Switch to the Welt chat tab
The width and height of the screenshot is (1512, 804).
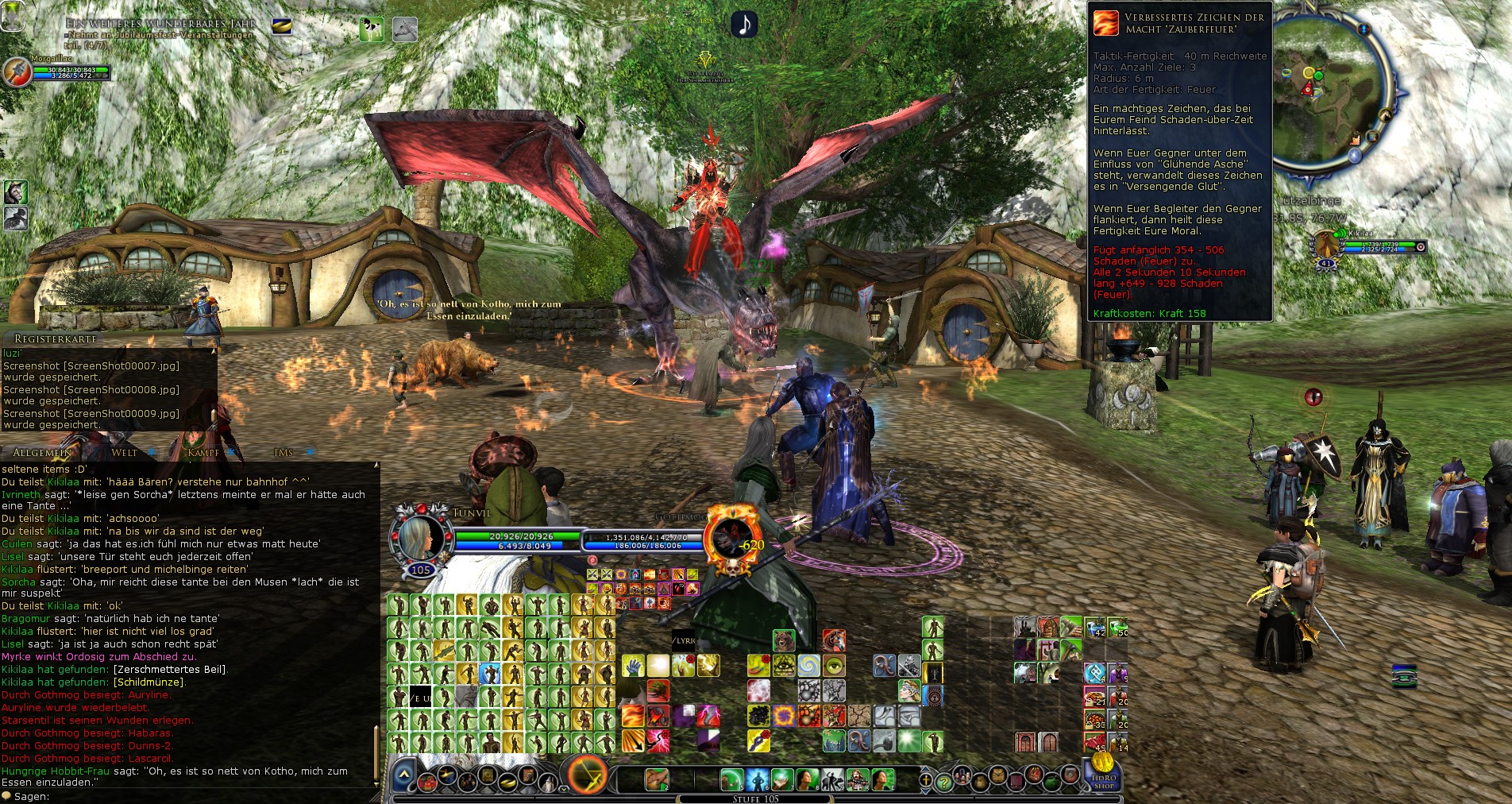tap(125, 453)
